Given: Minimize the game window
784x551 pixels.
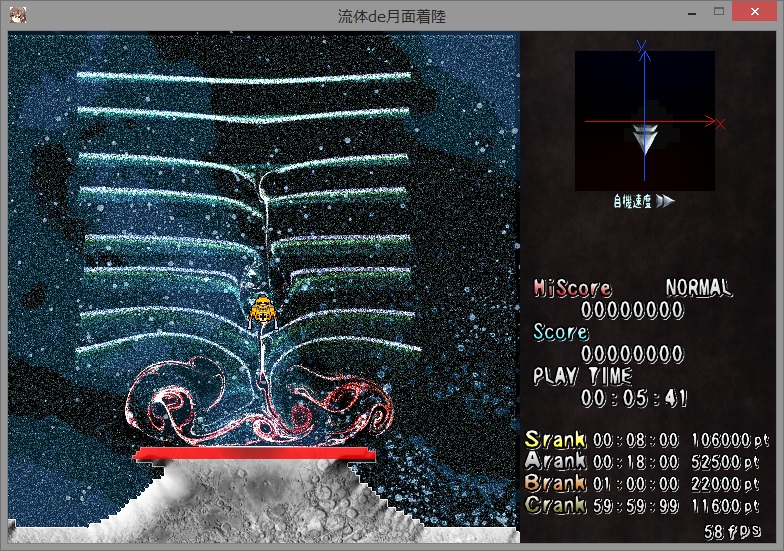Looking at the screenshot, I should [689, 12].
